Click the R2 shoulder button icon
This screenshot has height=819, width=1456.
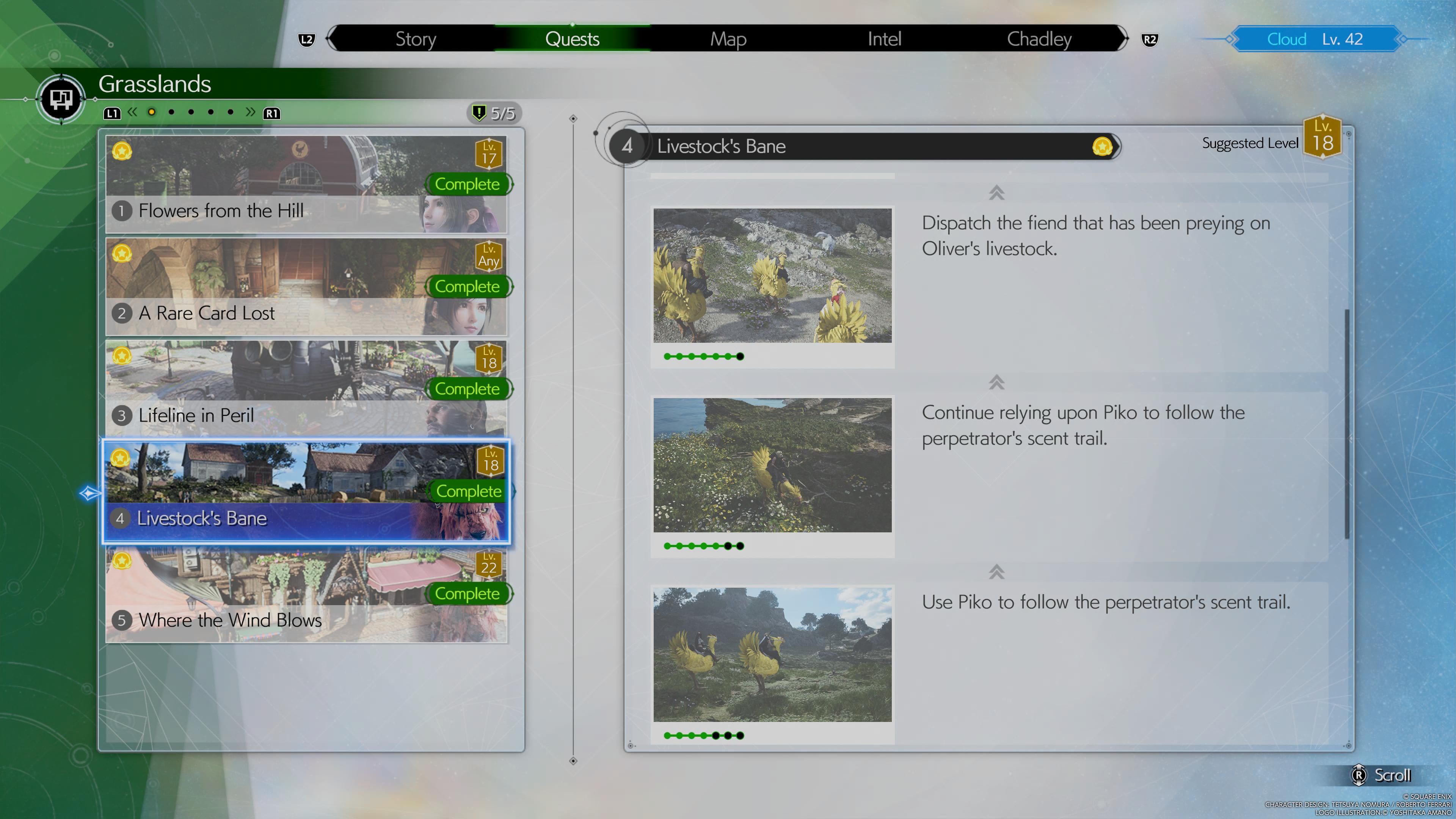tap(1150, 39)
